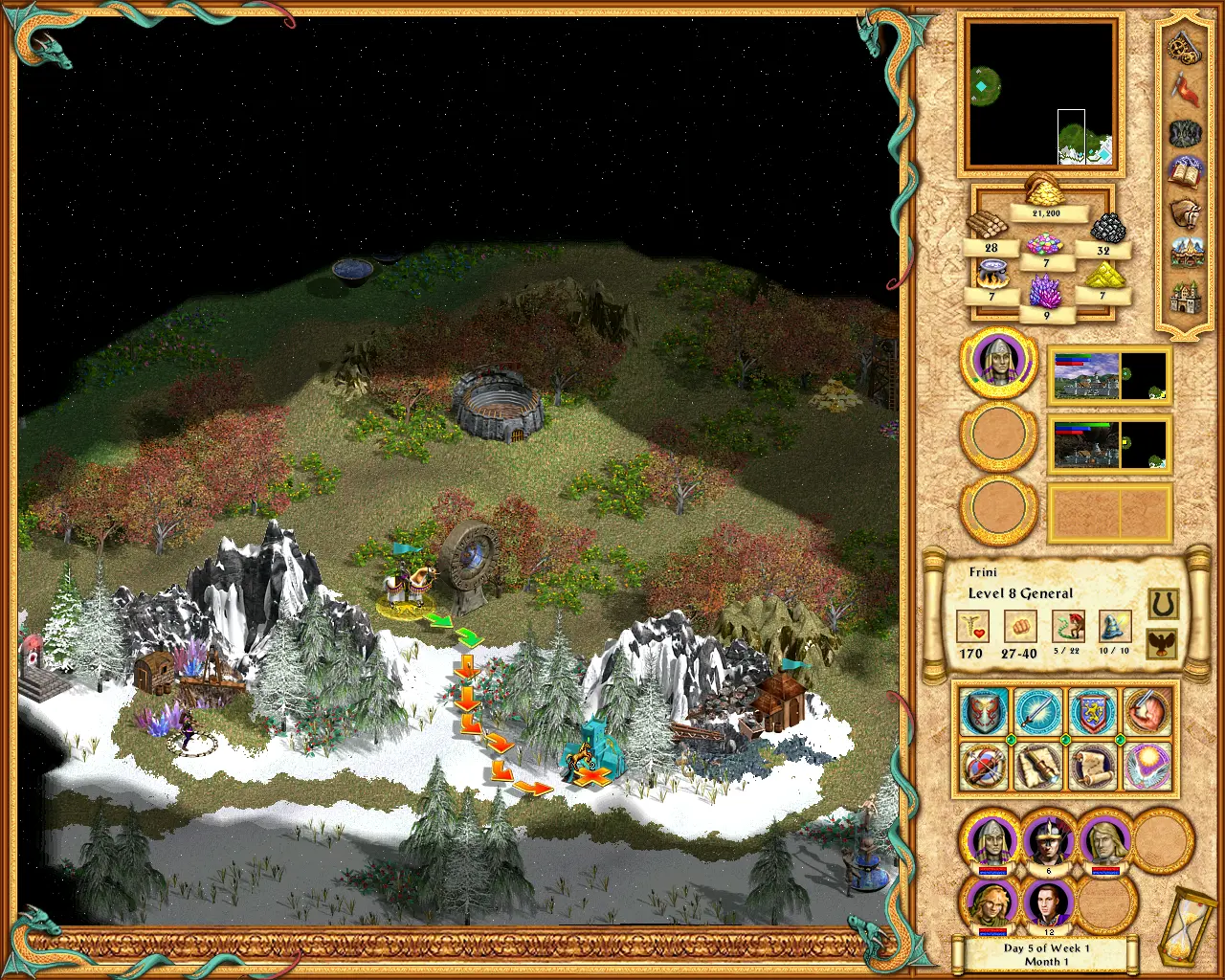Select the shield button in the command panel
The image size is (1225, 980).
tap(983, 712)
